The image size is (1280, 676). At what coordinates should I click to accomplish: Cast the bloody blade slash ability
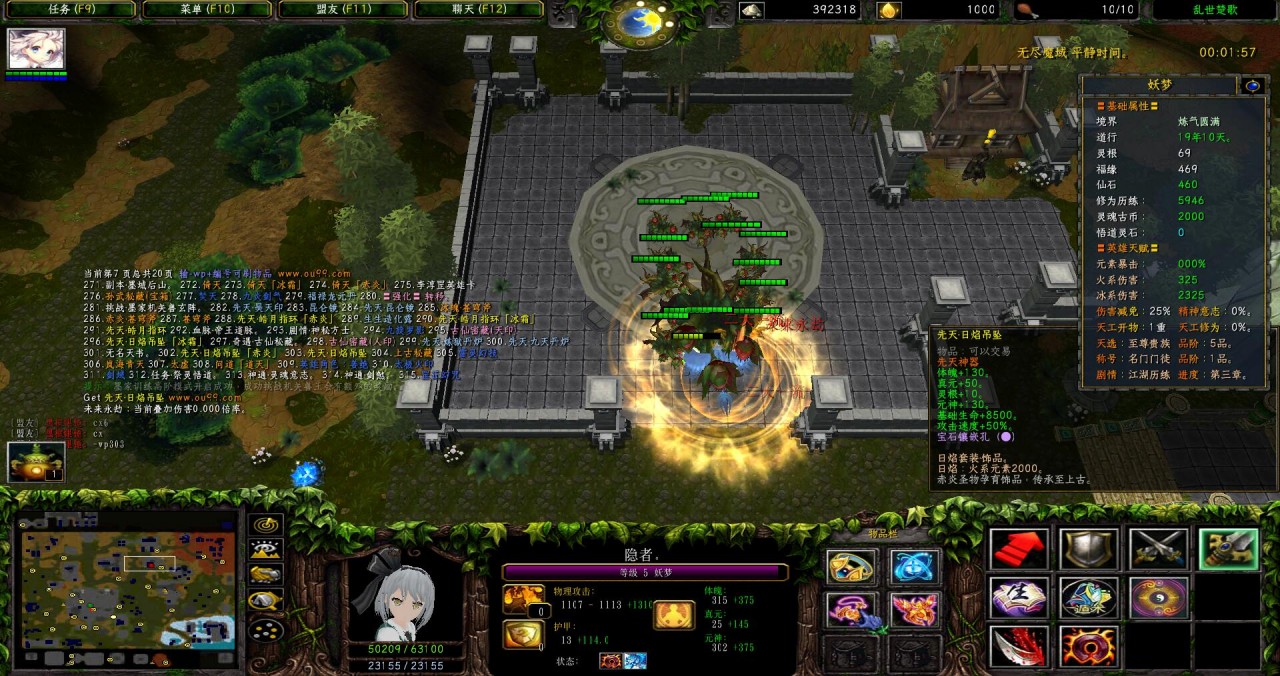[x=1019, y=646]
